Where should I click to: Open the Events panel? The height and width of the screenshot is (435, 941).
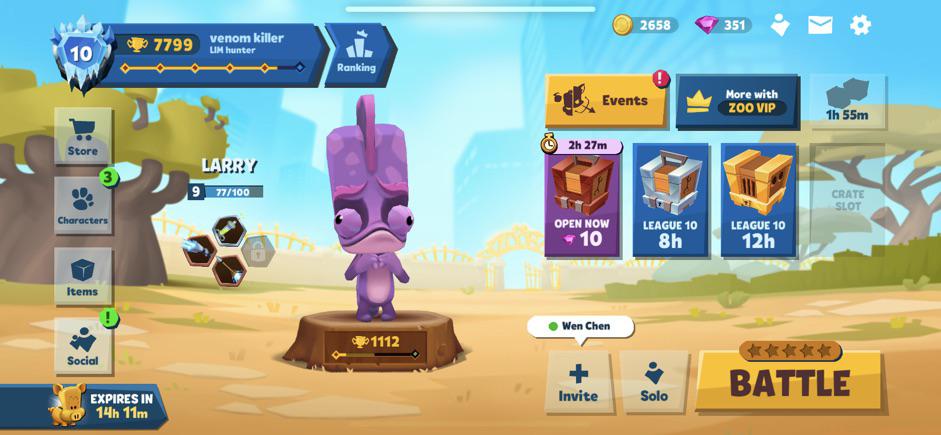click(606, 101)
